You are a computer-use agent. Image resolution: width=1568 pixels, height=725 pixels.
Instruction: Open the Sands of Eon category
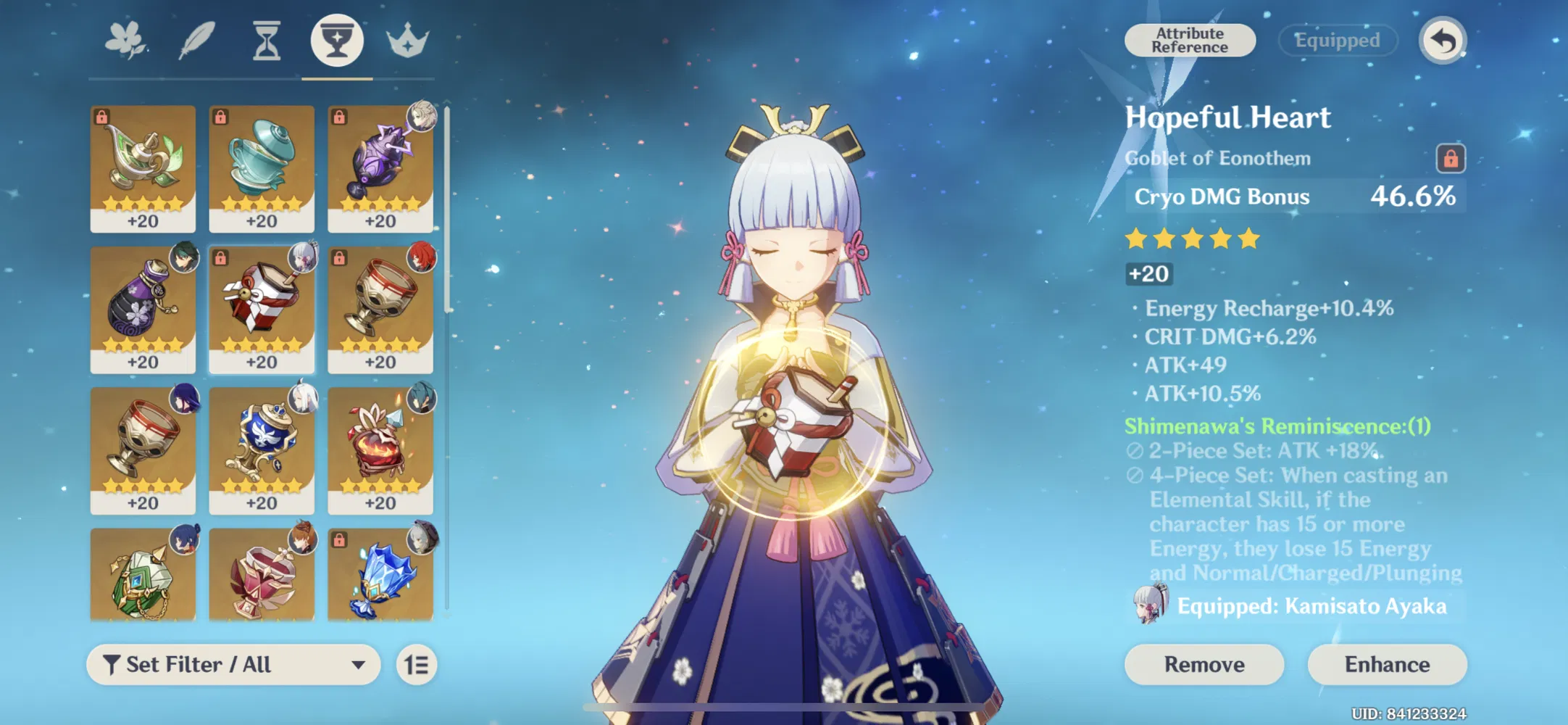click(x=266, y=41)
